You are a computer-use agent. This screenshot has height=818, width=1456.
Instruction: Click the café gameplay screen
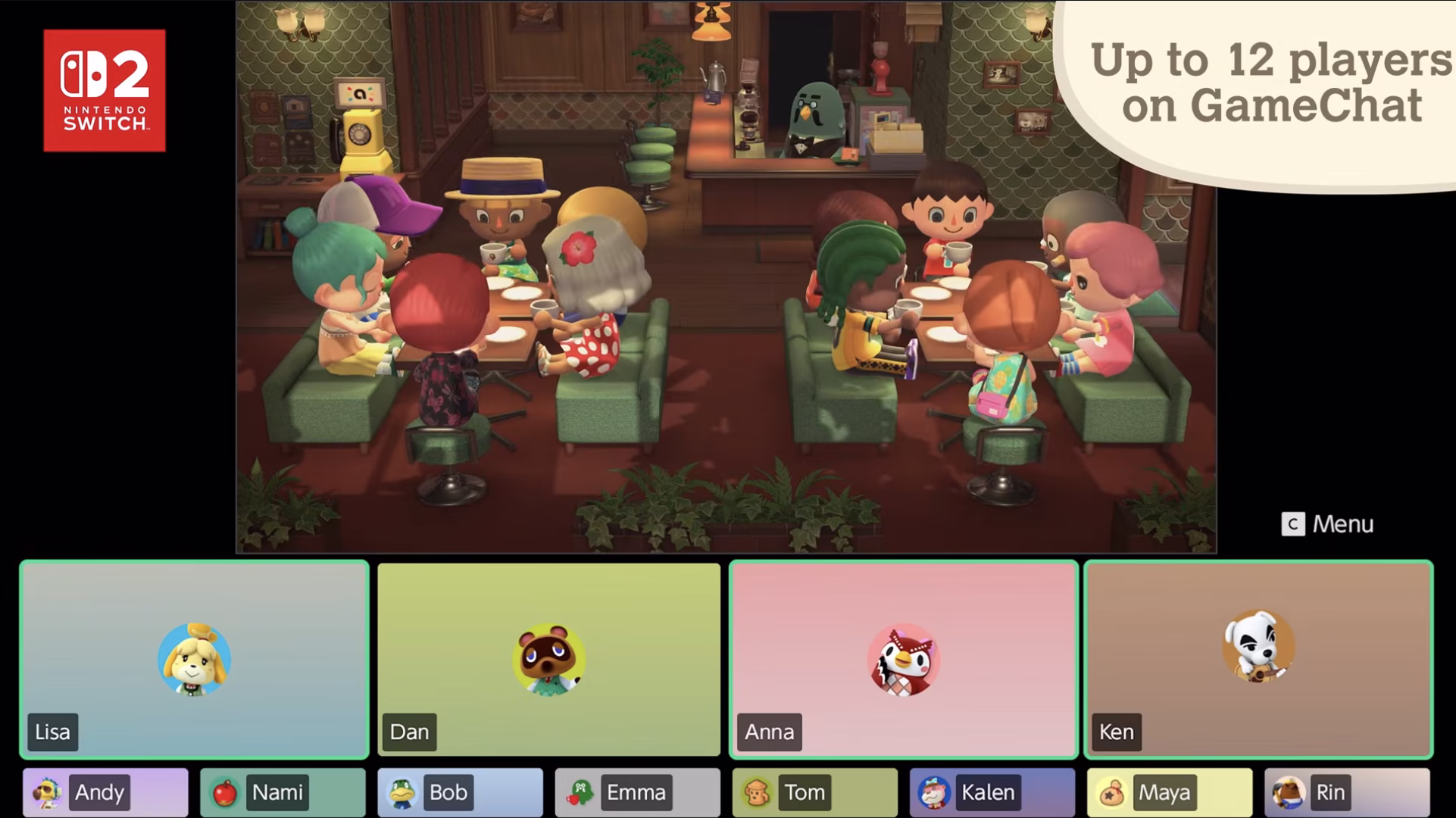click(x=727, y=273)
